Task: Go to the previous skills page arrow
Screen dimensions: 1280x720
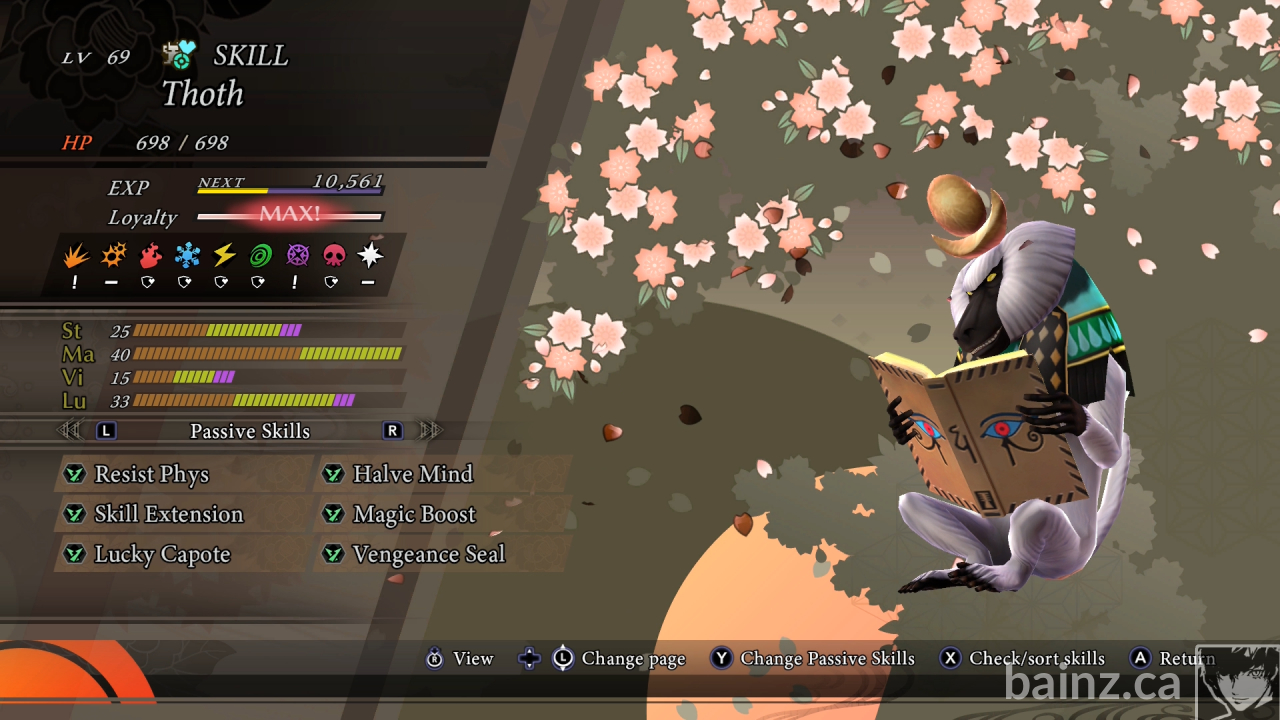Action: tap(69, 431)
